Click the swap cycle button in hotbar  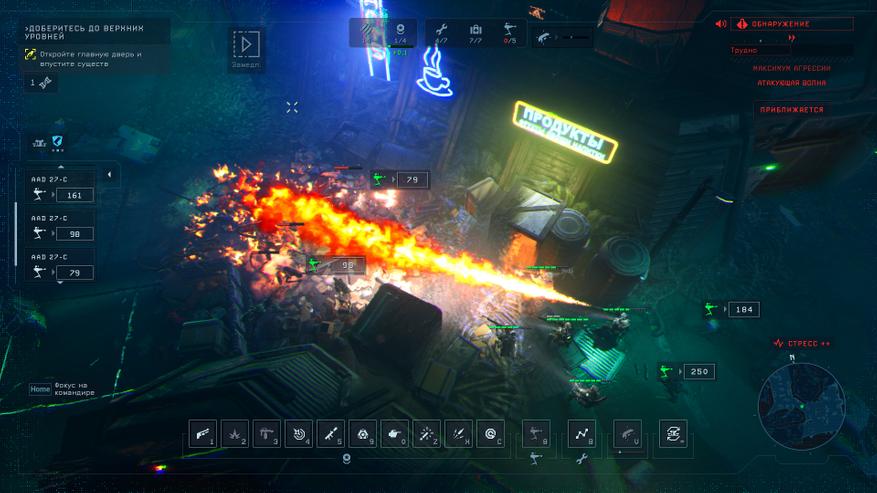coord(673,433)
